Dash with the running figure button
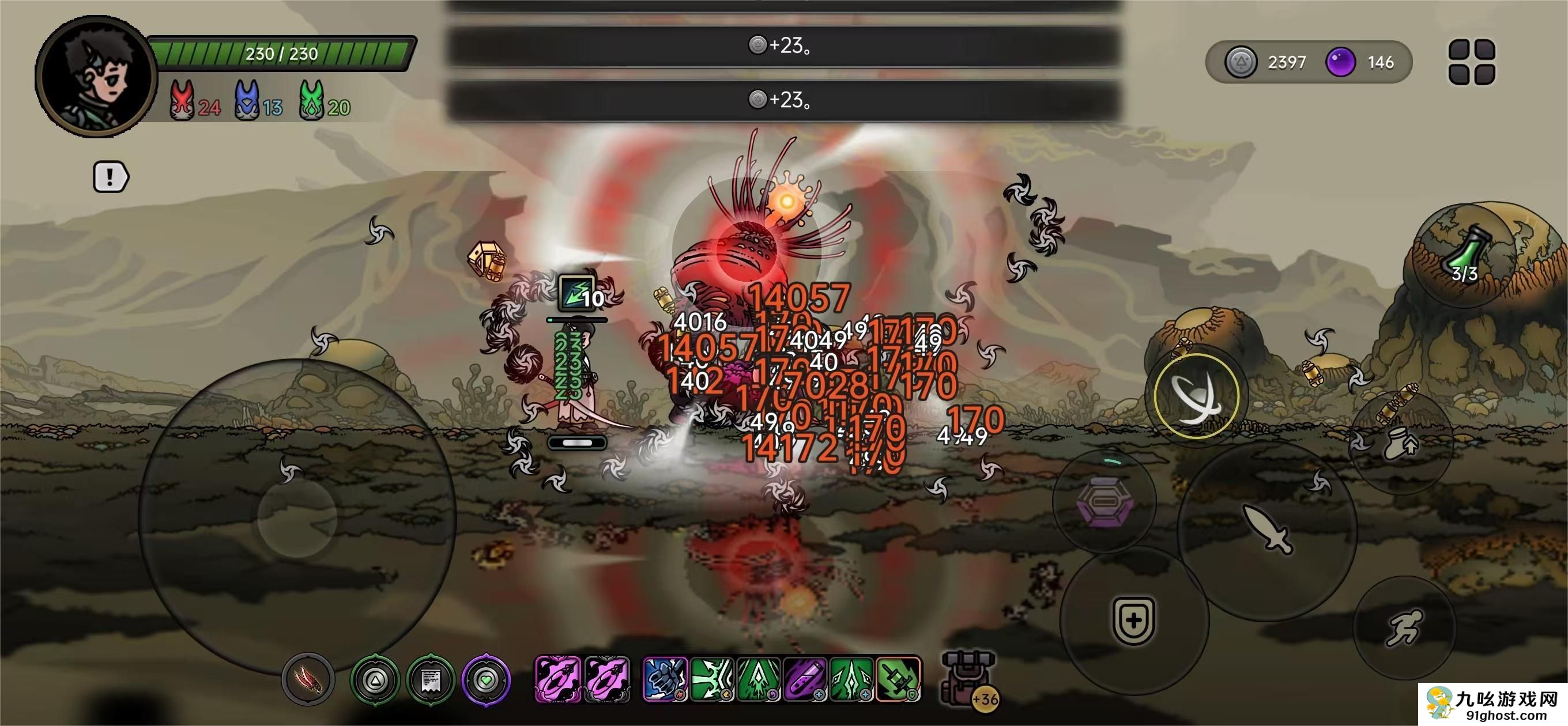 pyautogui.click(x=1404, y=627)
